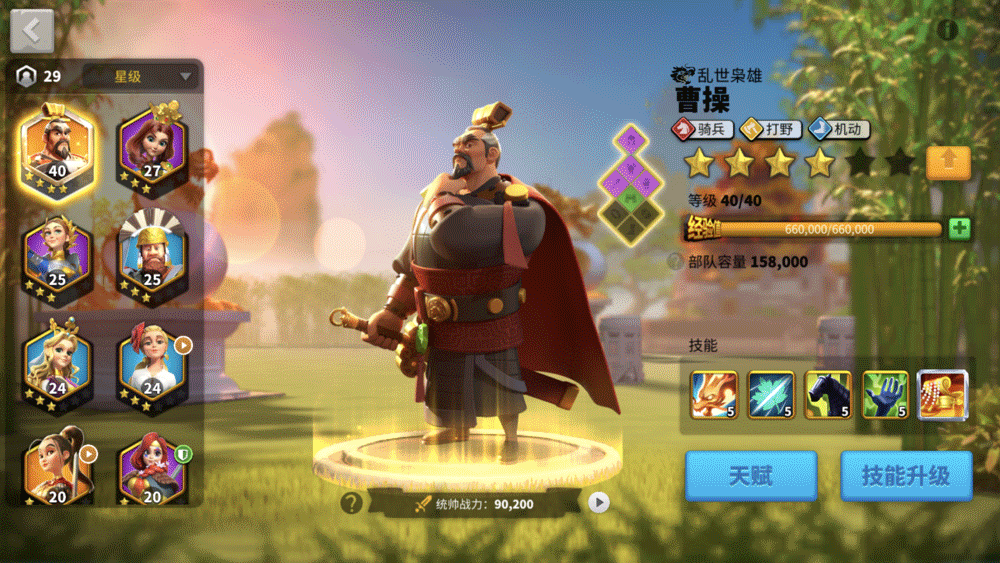Add experience with the green plus button
Screen dimensions: 1000x563
[x=959, y=228]
